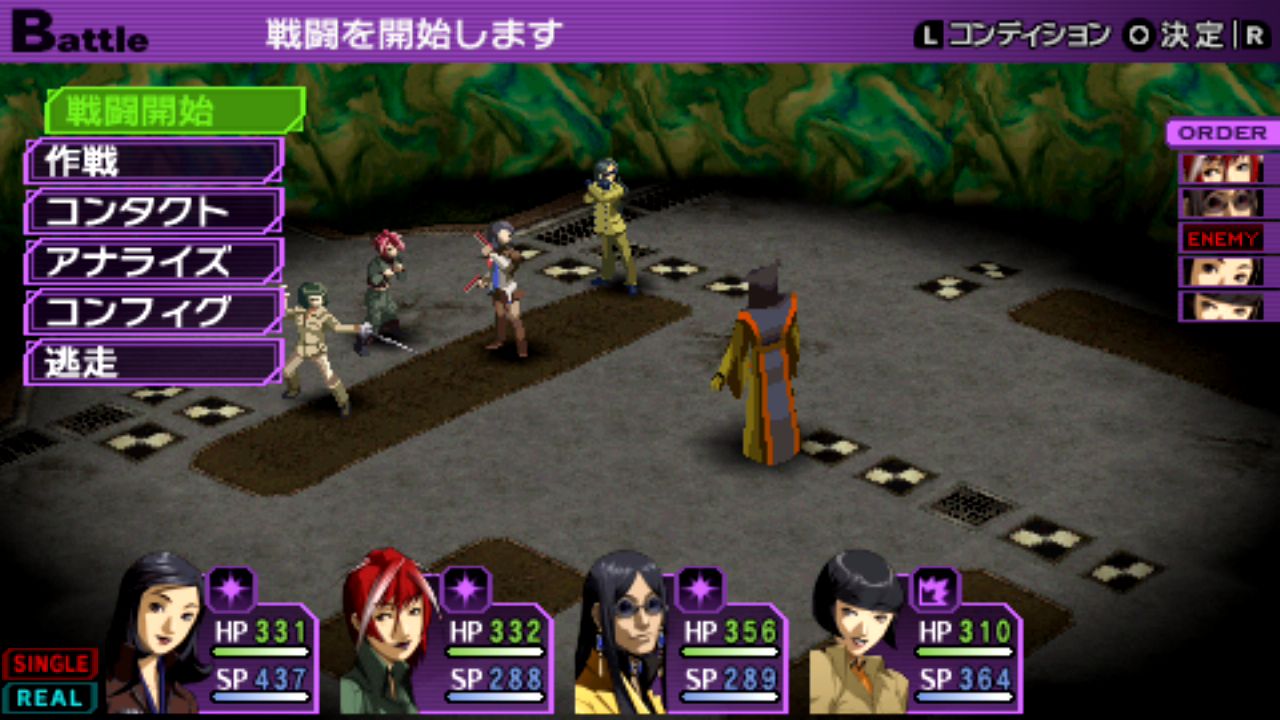This screenshot has width=1280, height=720.
Task: Click the ENEMY entry in the turn order
Action: coord(1223,238)
